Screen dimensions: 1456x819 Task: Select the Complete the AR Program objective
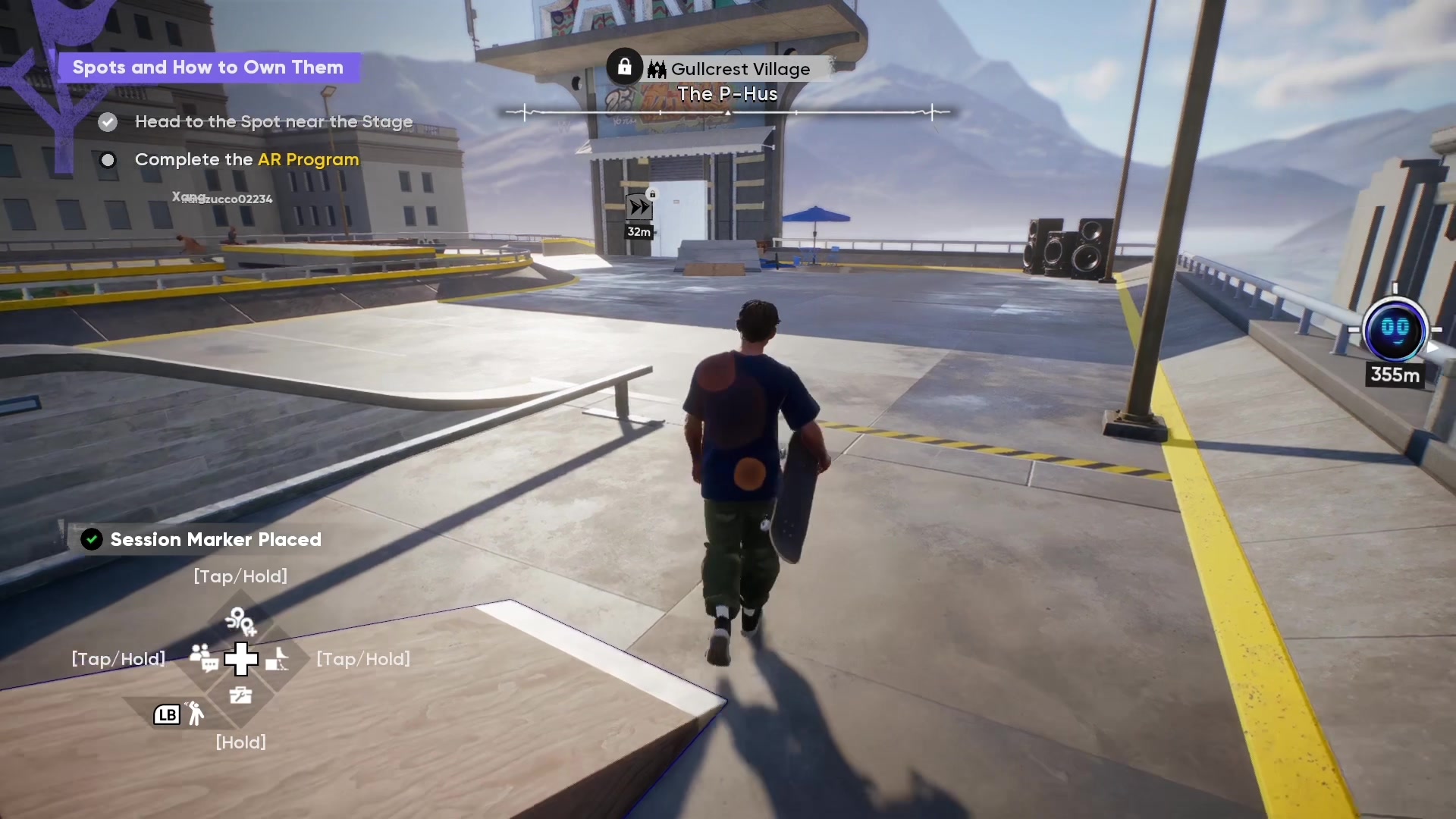(x=246, y=160)
